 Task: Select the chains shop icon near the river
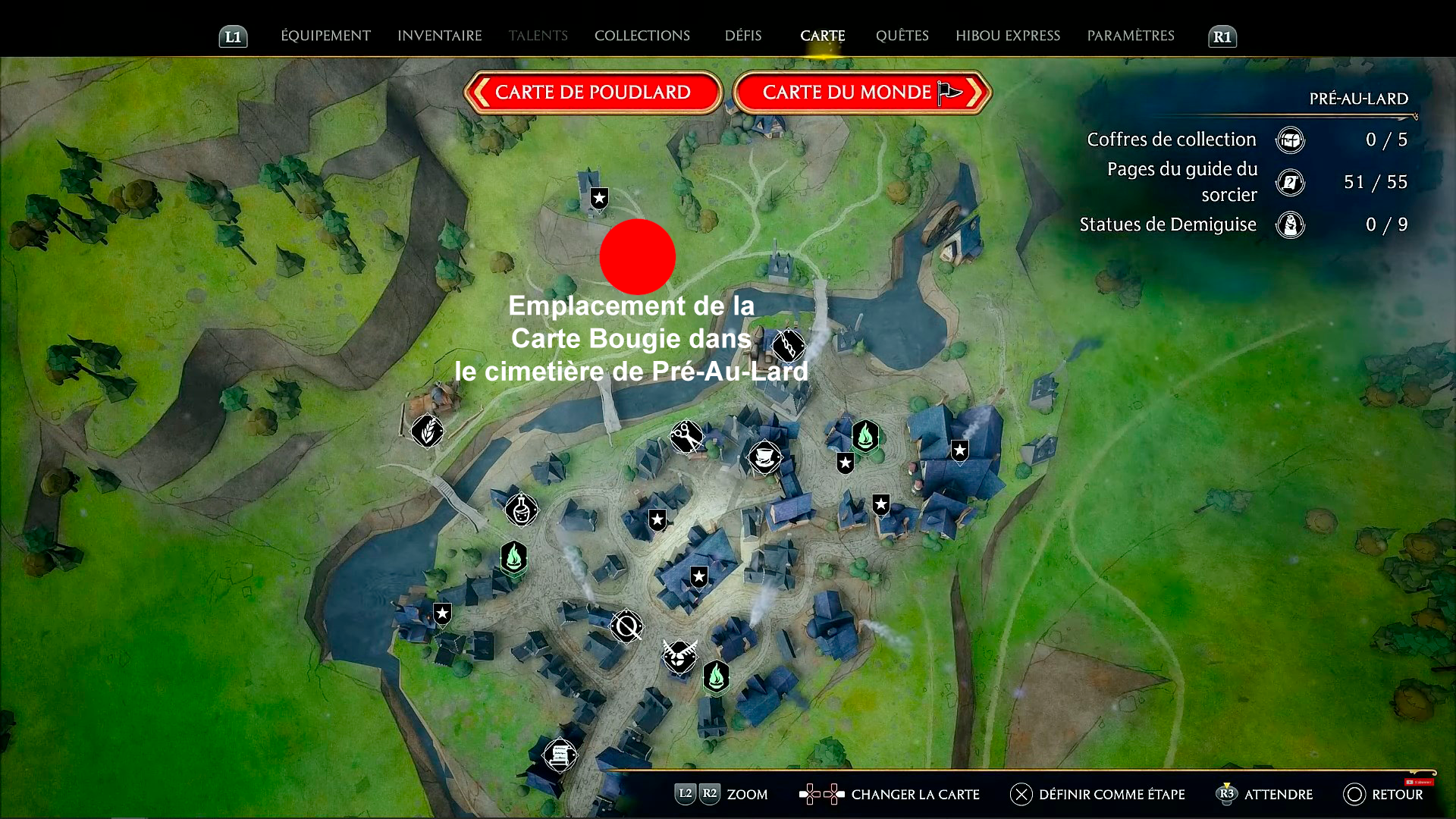tap(789, 346)
